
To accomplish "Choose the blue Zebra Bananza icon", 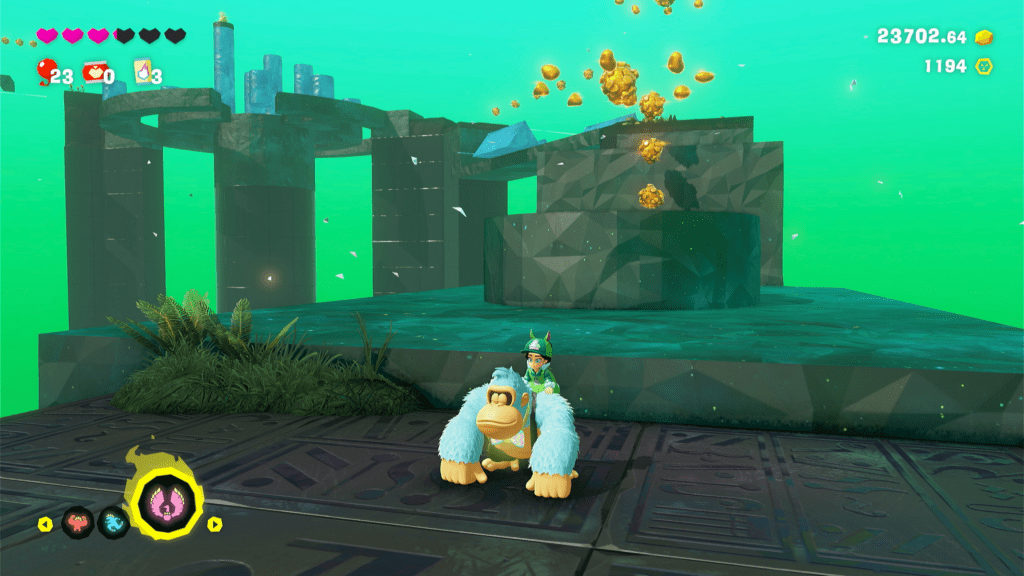I will tap(113, 522).
